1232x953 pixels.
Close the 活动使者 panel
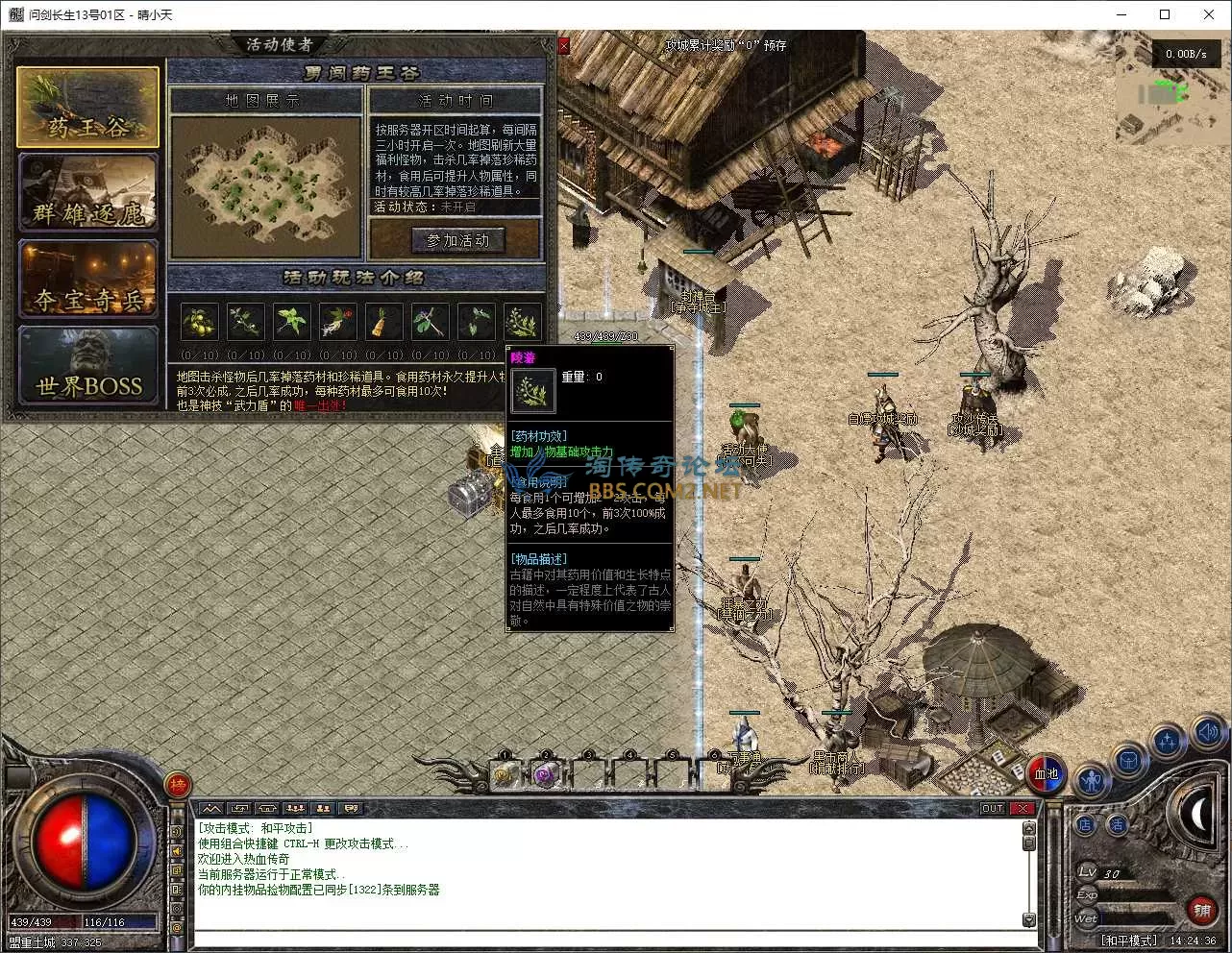564,45
